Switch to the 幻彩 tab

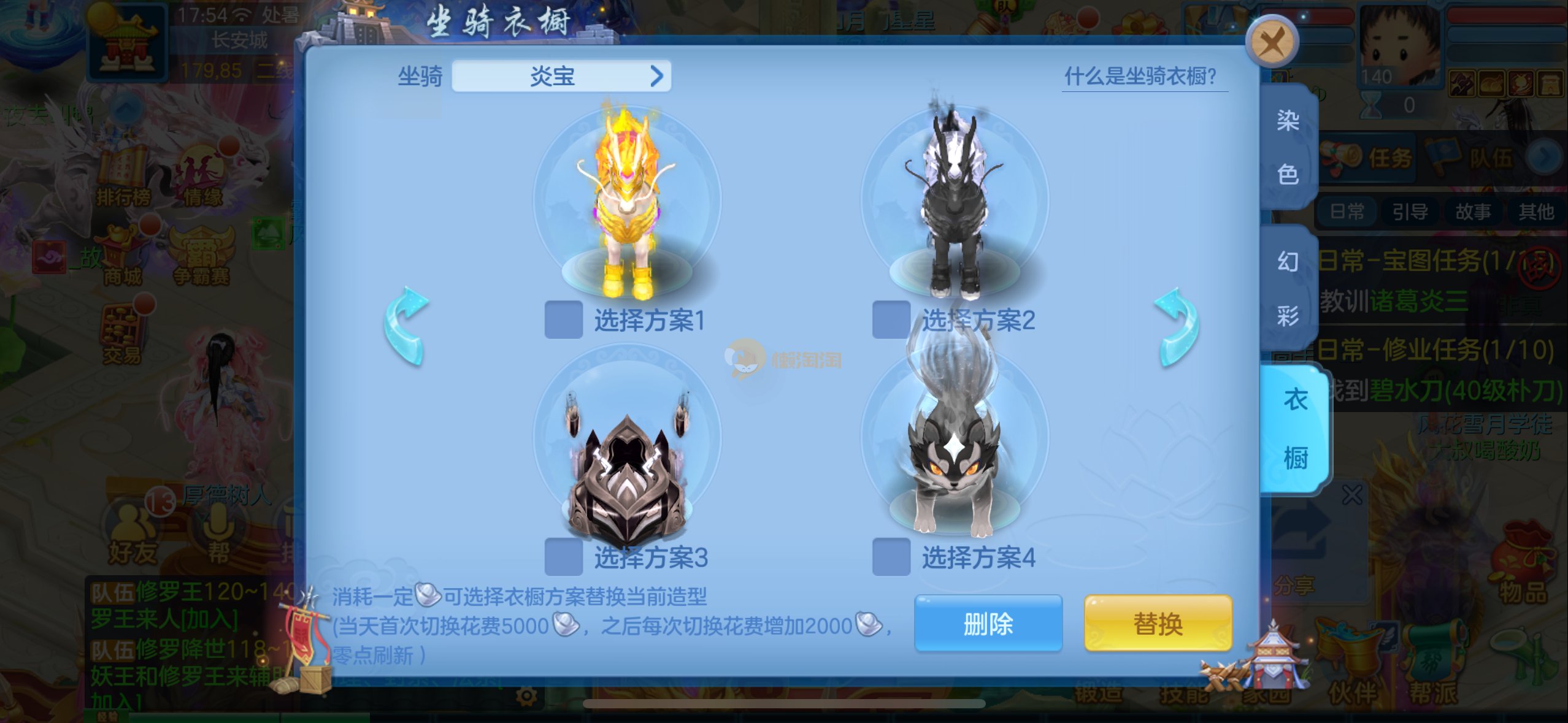pos(1288,288)
